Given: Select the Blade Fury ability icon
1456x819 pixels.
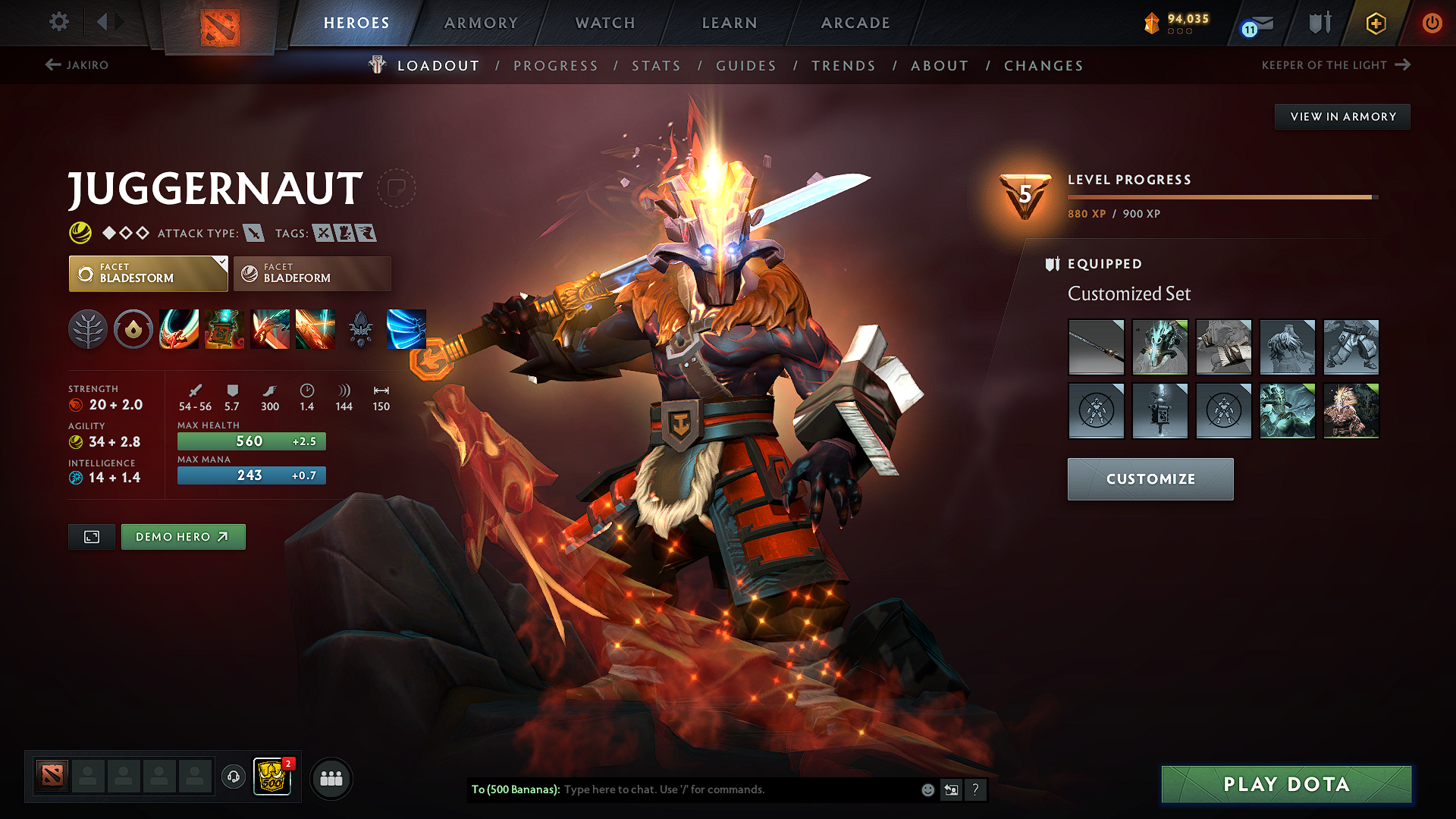Looking at the screenshot, I should tap(179, 328).
